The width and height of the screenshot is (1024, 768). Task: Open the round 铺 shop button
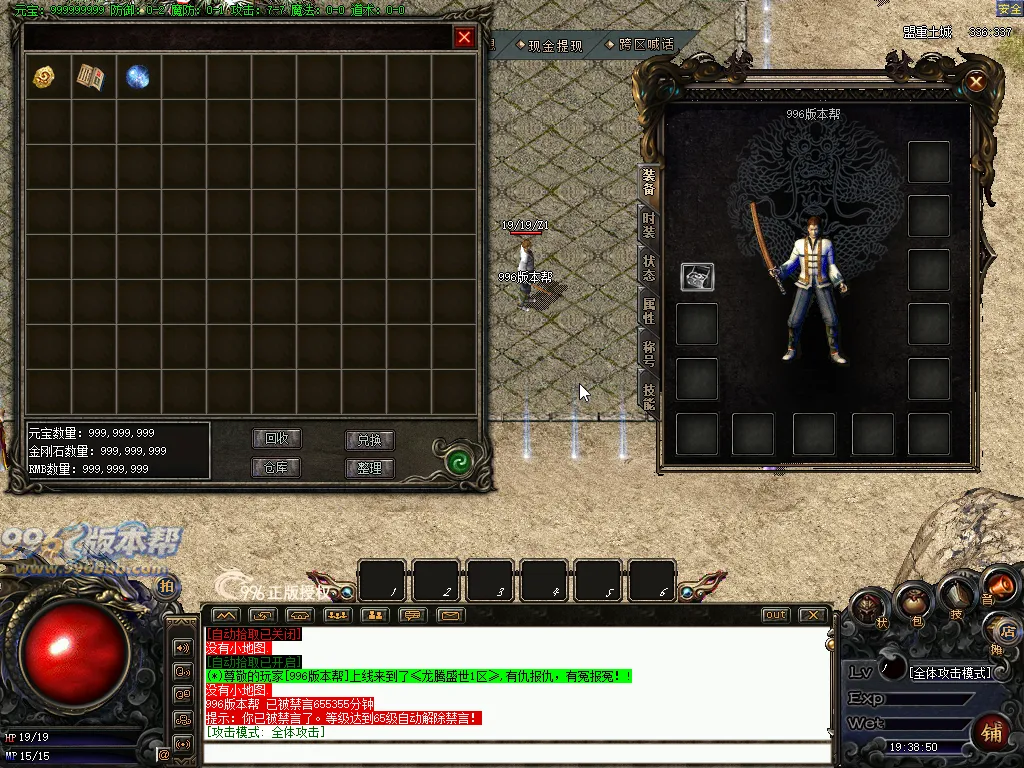click(993, 733)
